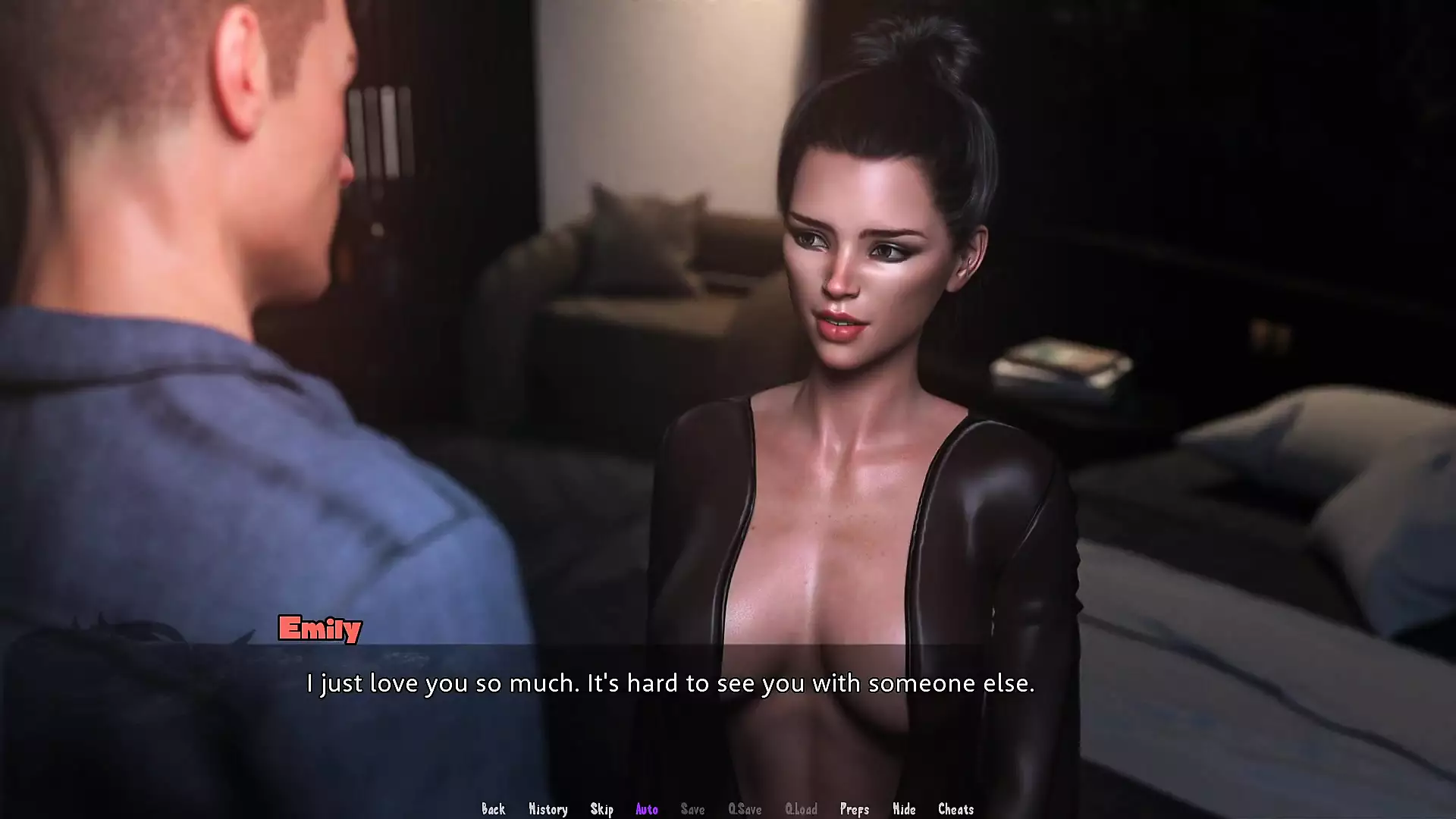The height and width of the screenshot is (819, 1456).
Task: Hide the dialogue interface
Action: tap(904, 809)
